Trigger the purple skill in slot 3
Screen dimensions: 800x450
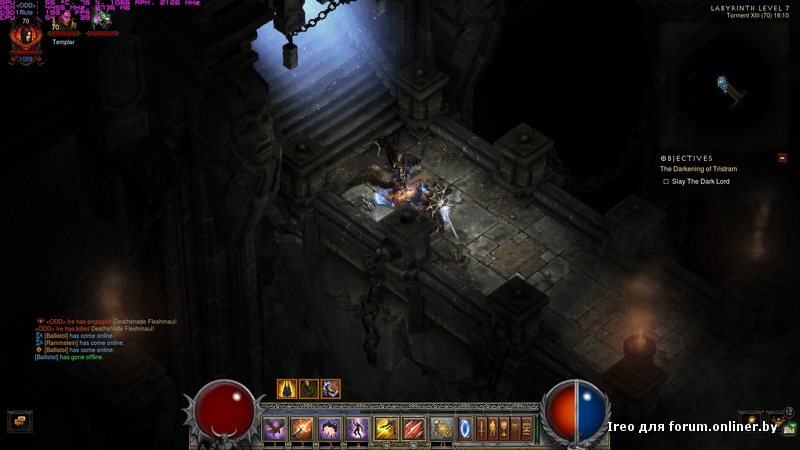tap(330, 429)
